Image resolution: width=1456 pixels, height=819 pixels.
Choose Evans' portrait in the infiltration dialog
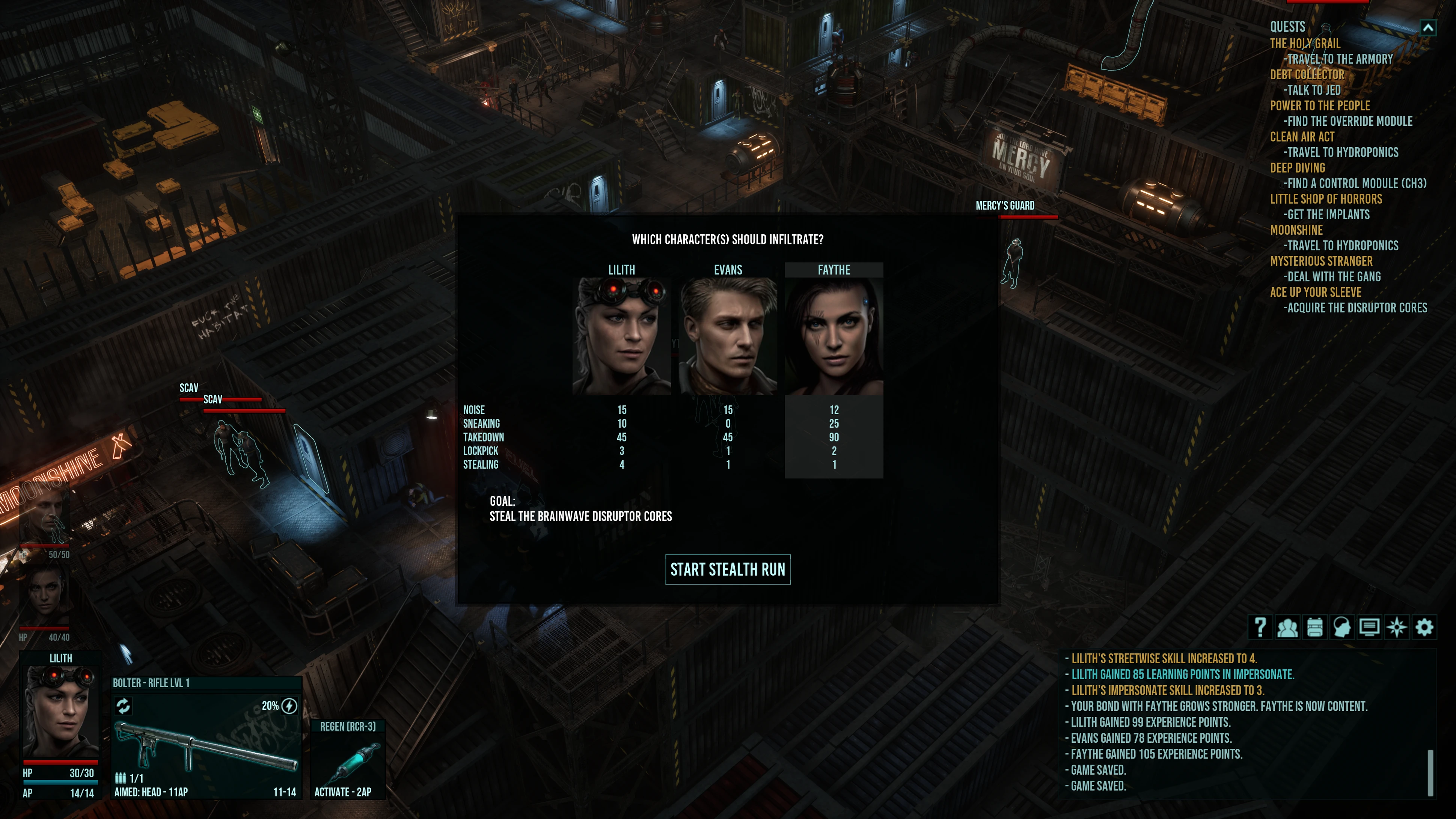pyautogui.click(x=727, y=335)
